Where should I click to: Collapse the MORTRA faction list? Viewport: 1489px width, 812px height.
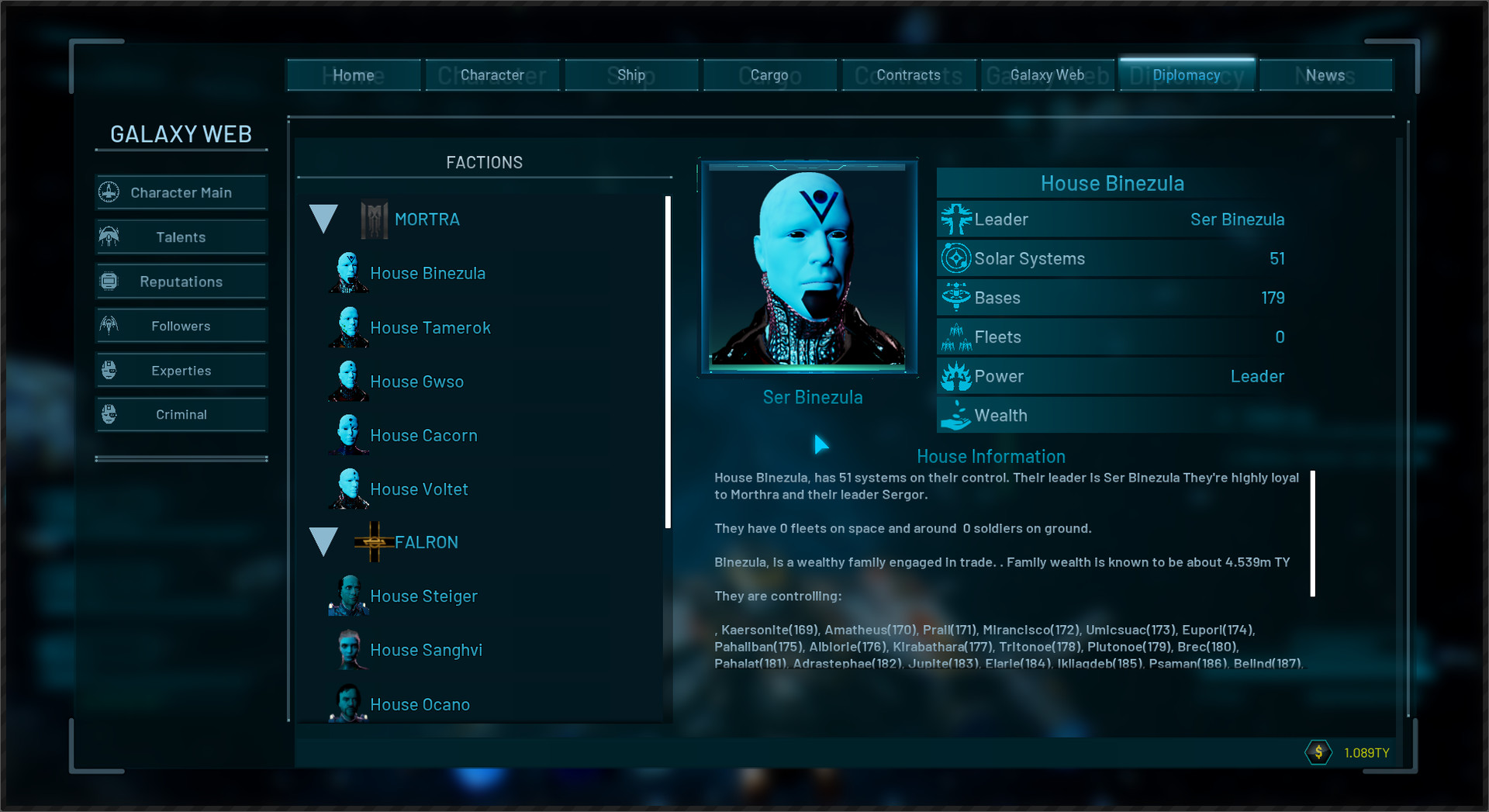[323, 219]
